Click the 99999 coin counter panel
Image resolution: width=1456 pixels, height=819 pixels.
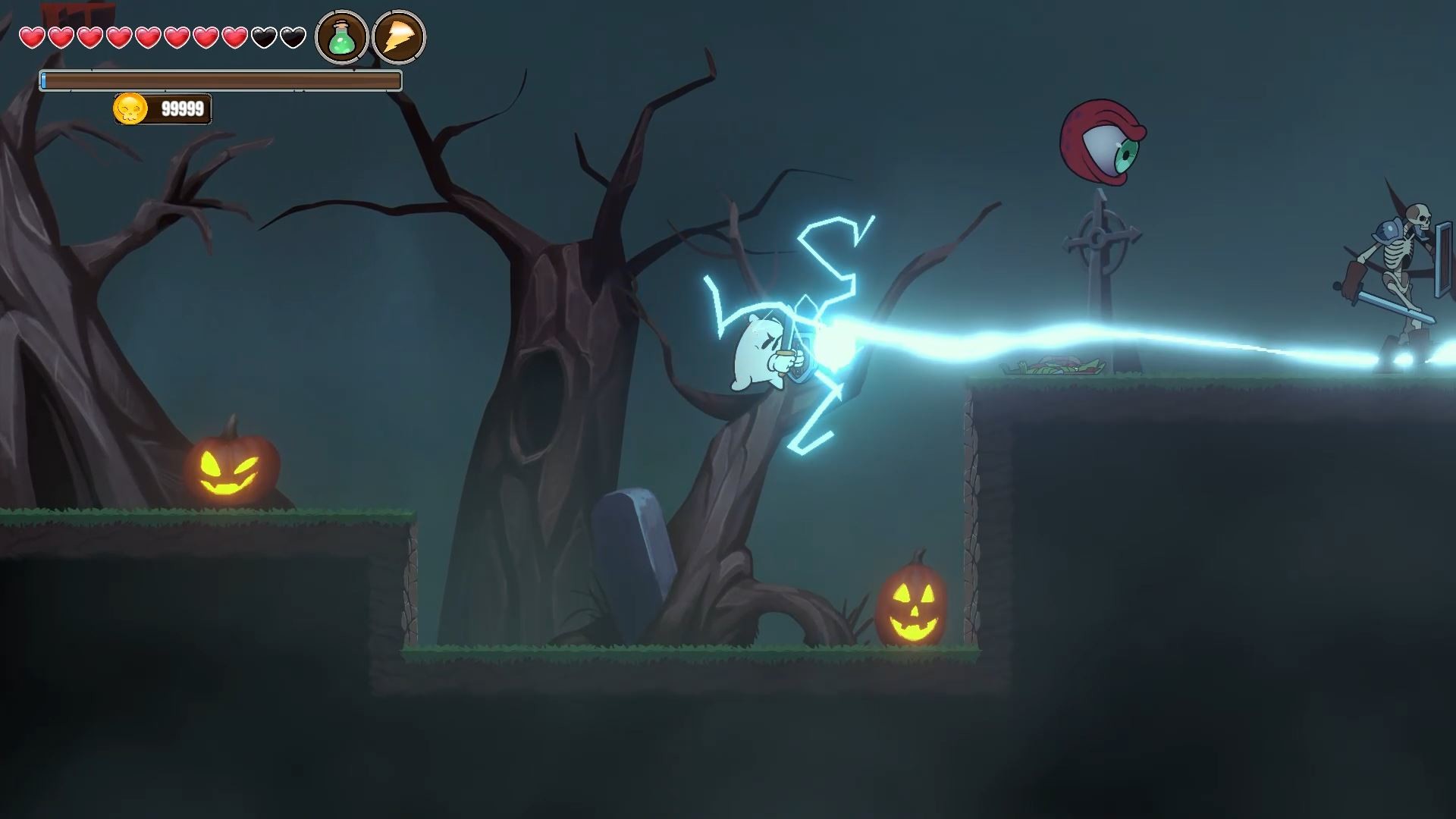[163, 108]
